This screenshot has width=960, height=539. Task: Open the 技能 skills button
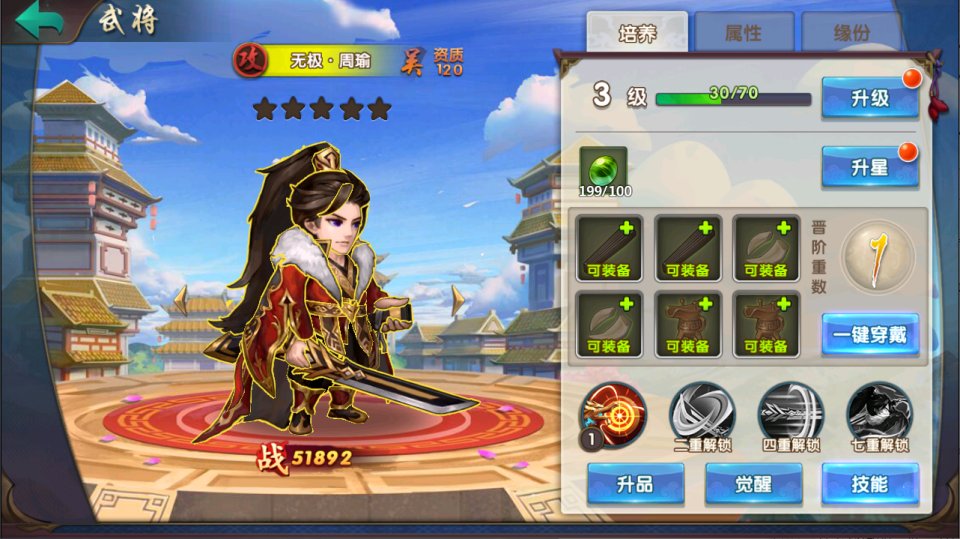coord(869,484)
